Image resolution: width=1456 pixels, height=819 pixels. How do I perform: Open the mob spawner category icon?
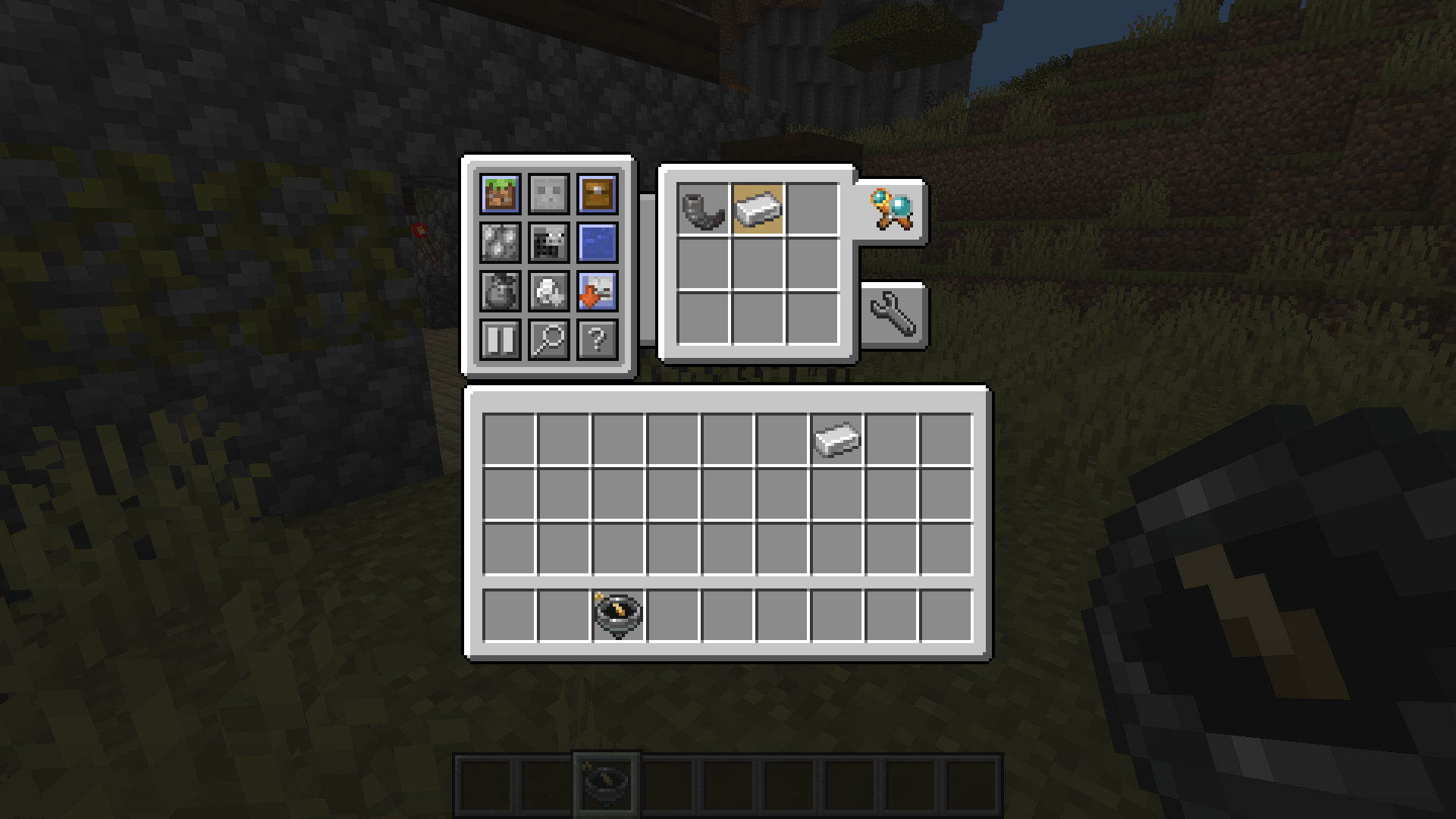point(549,244)
